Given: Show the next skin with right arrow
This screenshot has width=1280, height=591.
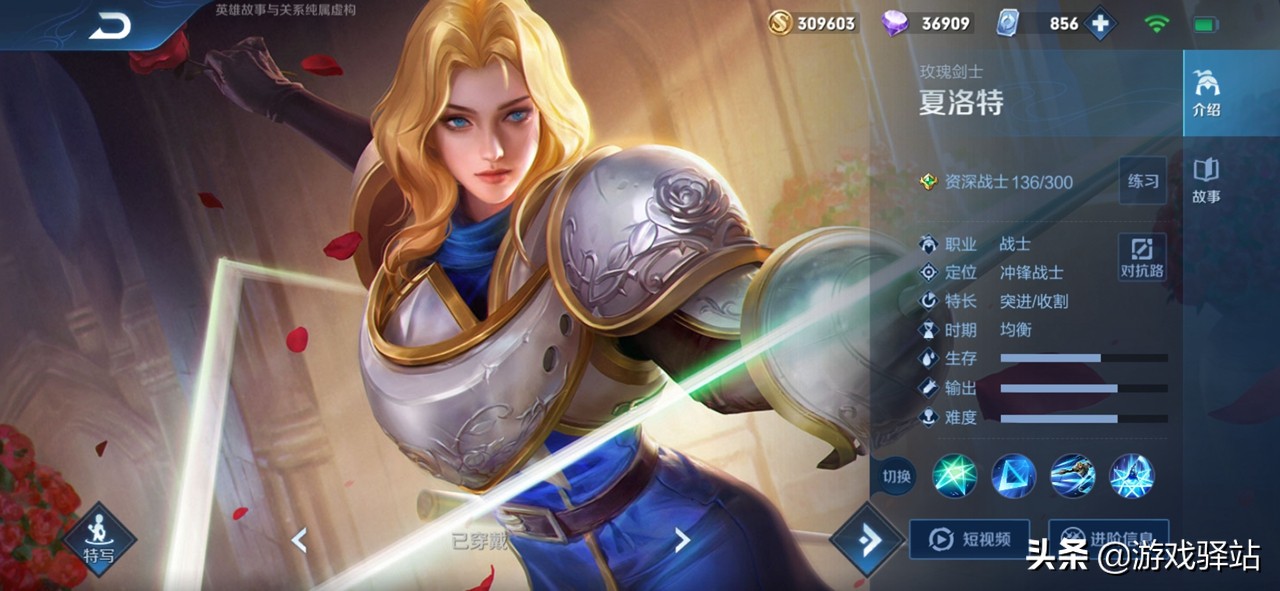Looking at the screenshot, I should click(682, 541).
